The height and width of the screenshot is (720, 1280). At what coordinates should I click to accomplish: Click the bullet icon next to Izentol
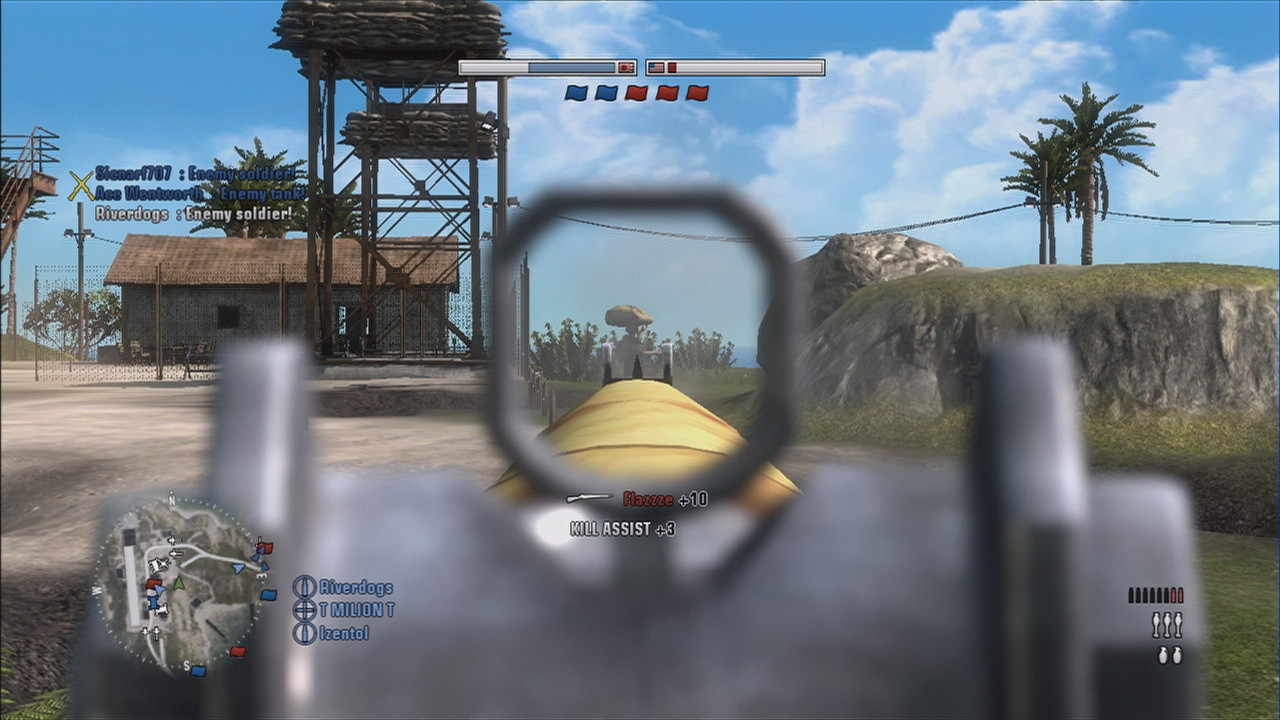pos(304,633)
